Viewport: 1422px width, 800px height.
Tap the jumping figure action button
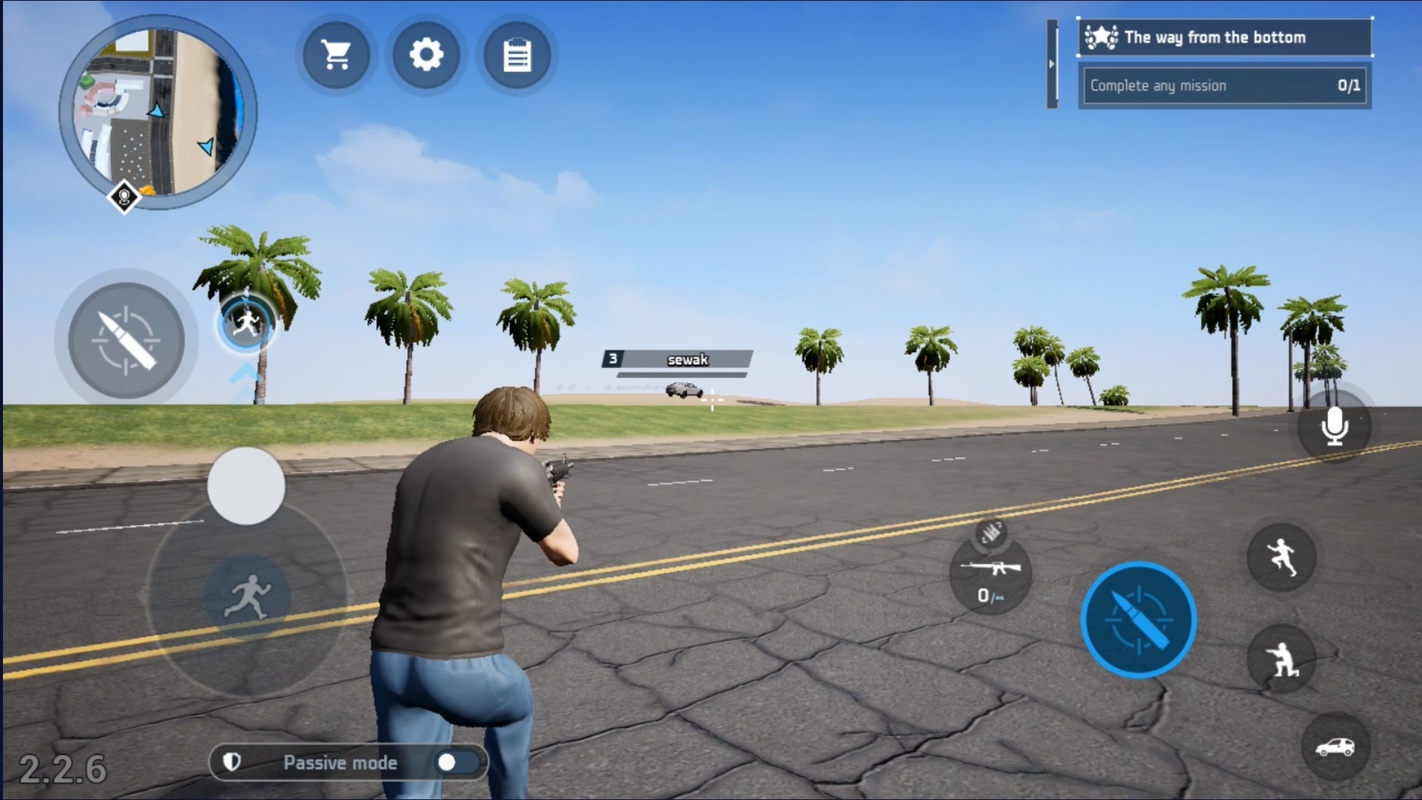click(x=1281, y=557)
